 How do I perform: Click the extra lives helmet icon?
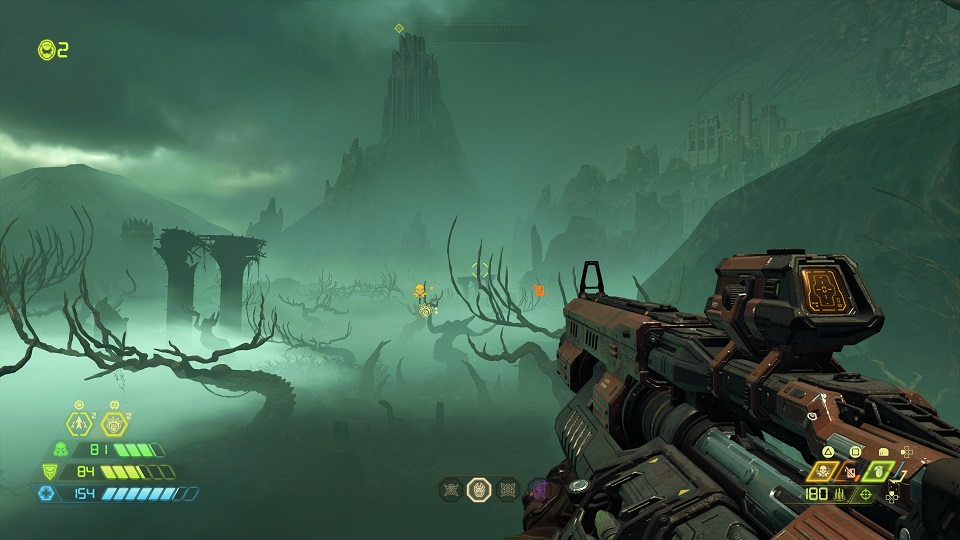tap(45, 48)
